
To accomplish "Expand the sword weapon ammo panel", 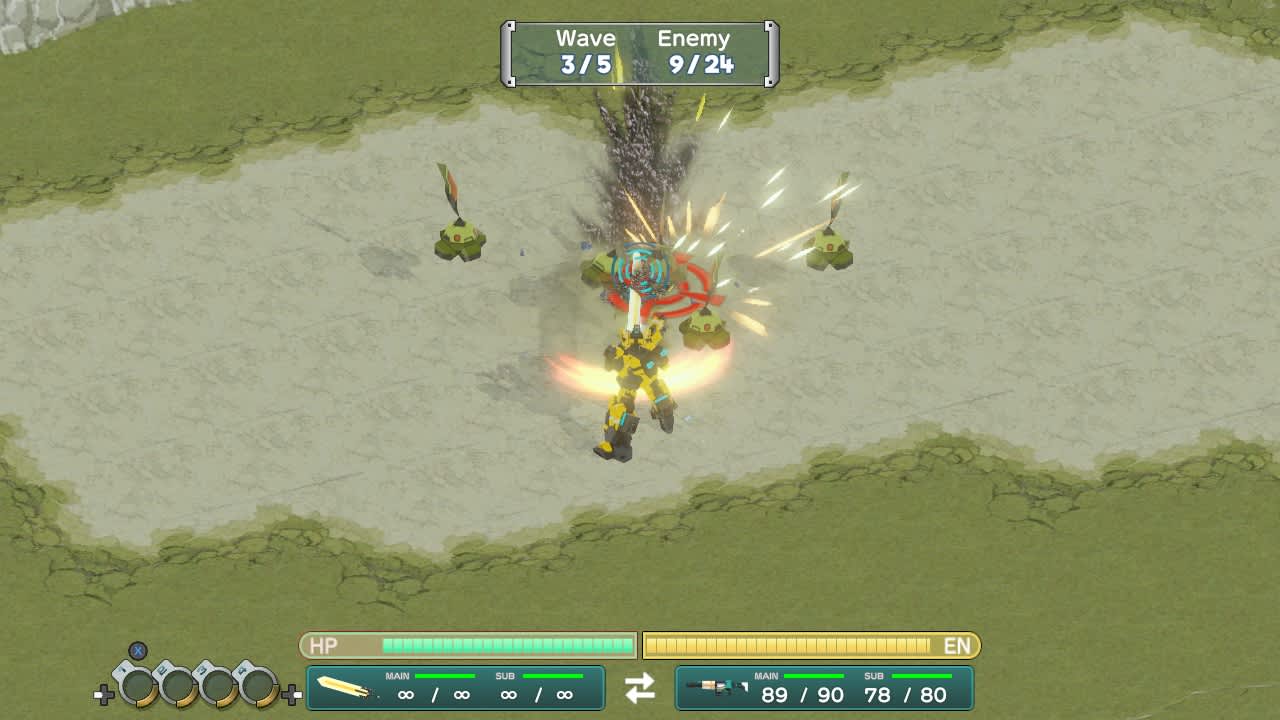I will point(455,688).
